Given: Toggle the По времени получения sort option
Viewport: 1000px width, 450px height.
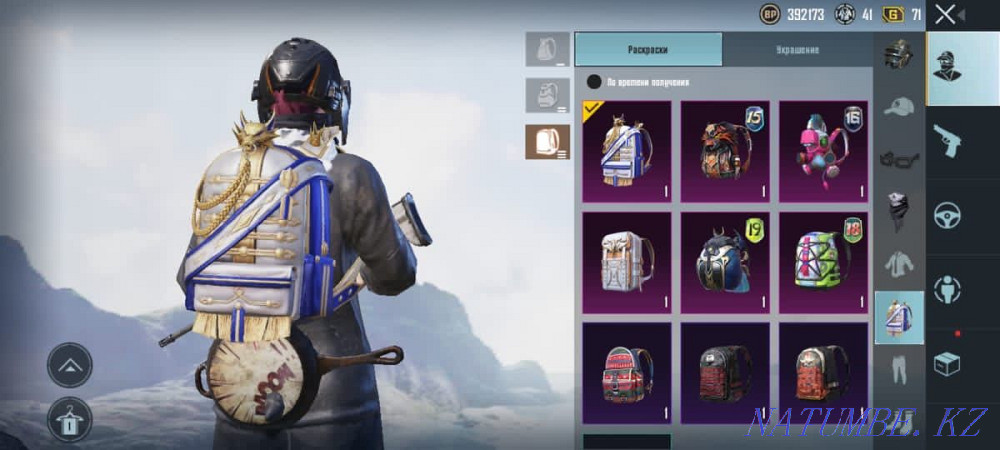Looking at the screenshot, I should tap(595, 82).
